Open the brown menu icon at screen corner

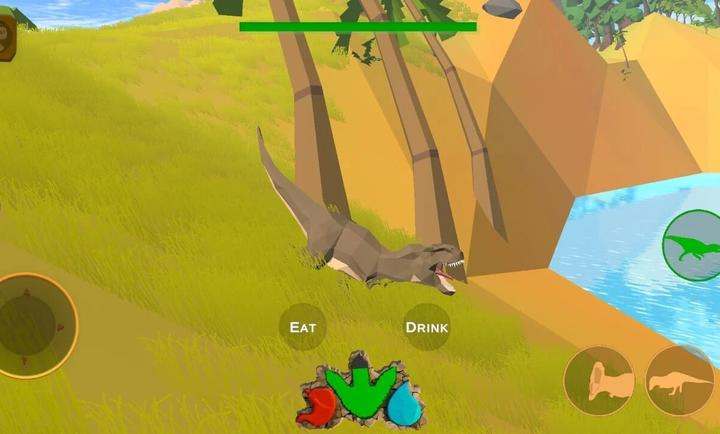tap(7, 38)
